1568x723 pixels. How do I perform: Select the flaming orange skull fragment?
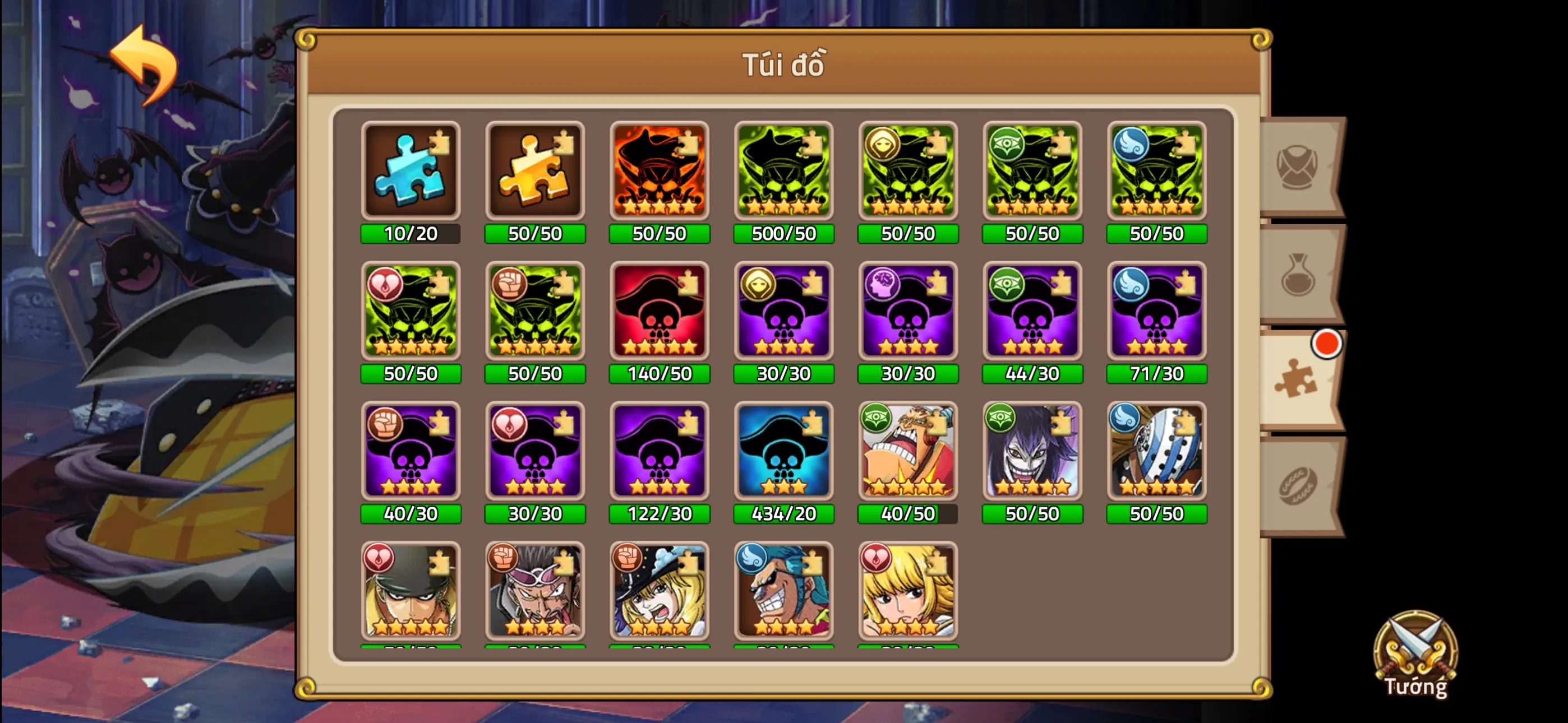[x=659, y=171]
